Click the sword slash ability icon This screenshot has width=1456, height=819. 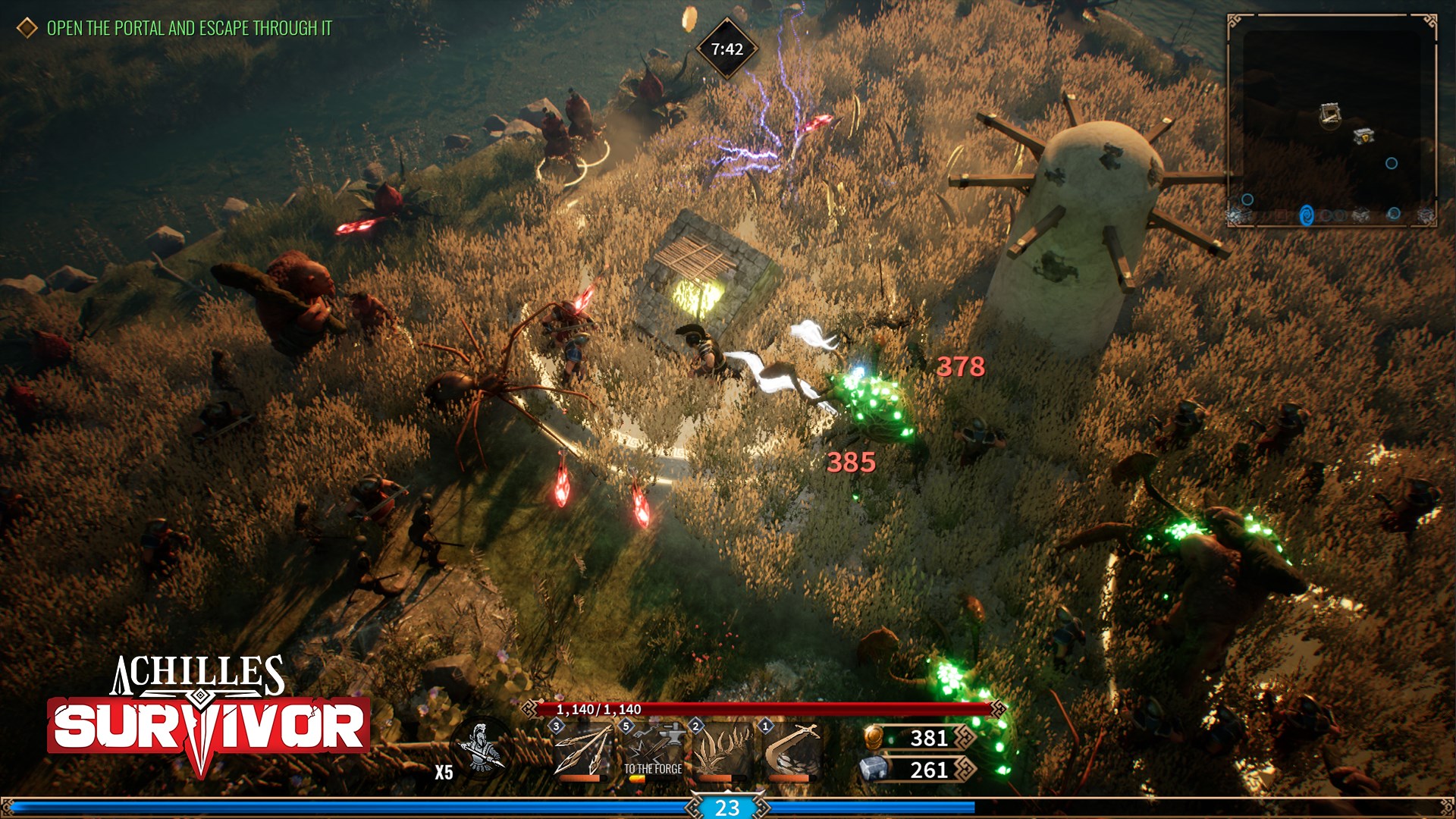coord(791,749)
